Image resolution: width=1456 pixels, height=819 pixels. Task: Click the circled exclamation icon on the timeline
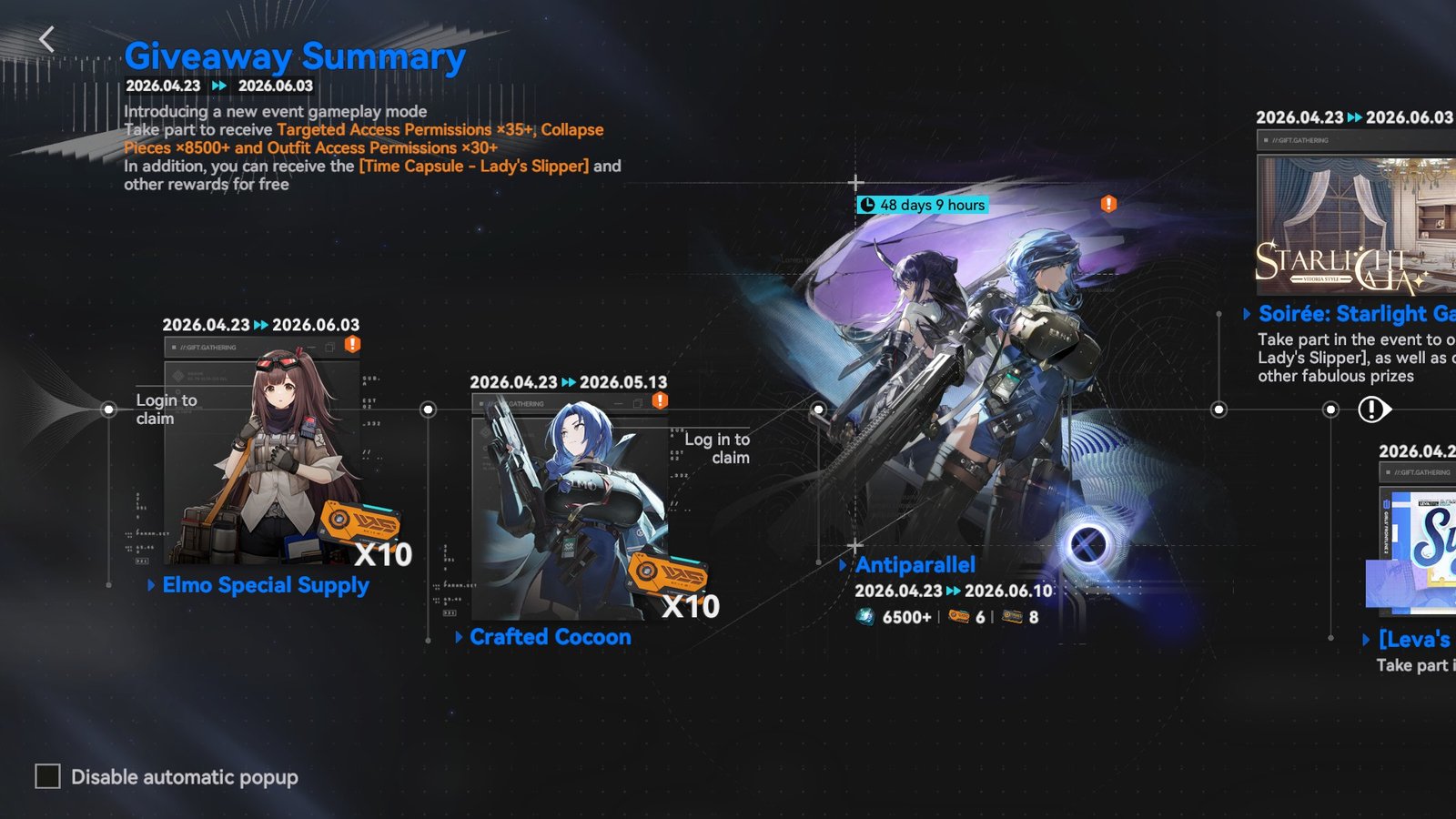point(1371,409)
